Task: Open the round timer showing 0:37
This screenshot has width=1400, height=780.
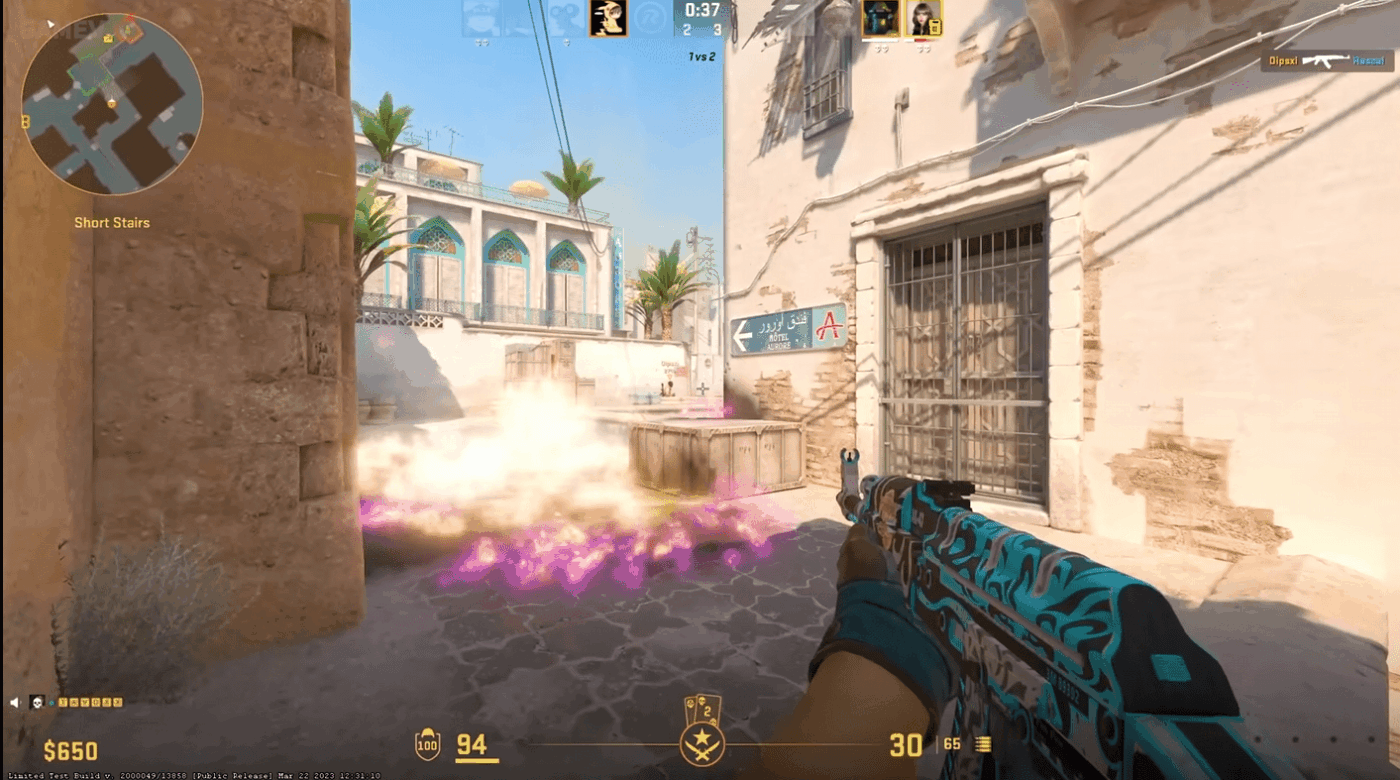Action: [703, 13]
